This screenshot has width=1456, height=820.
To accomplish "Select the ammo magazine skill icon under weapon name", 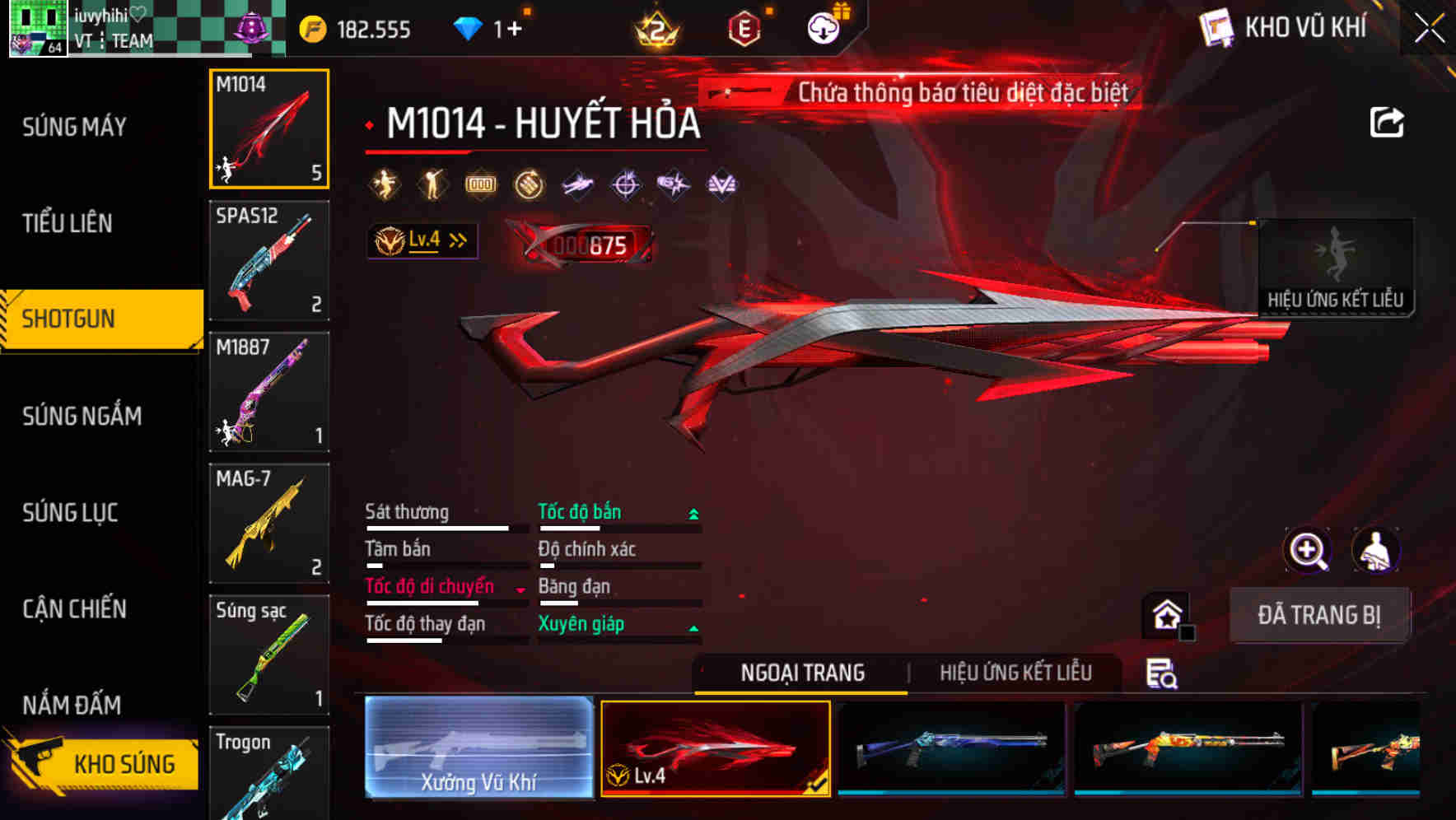I will (480, 185).
